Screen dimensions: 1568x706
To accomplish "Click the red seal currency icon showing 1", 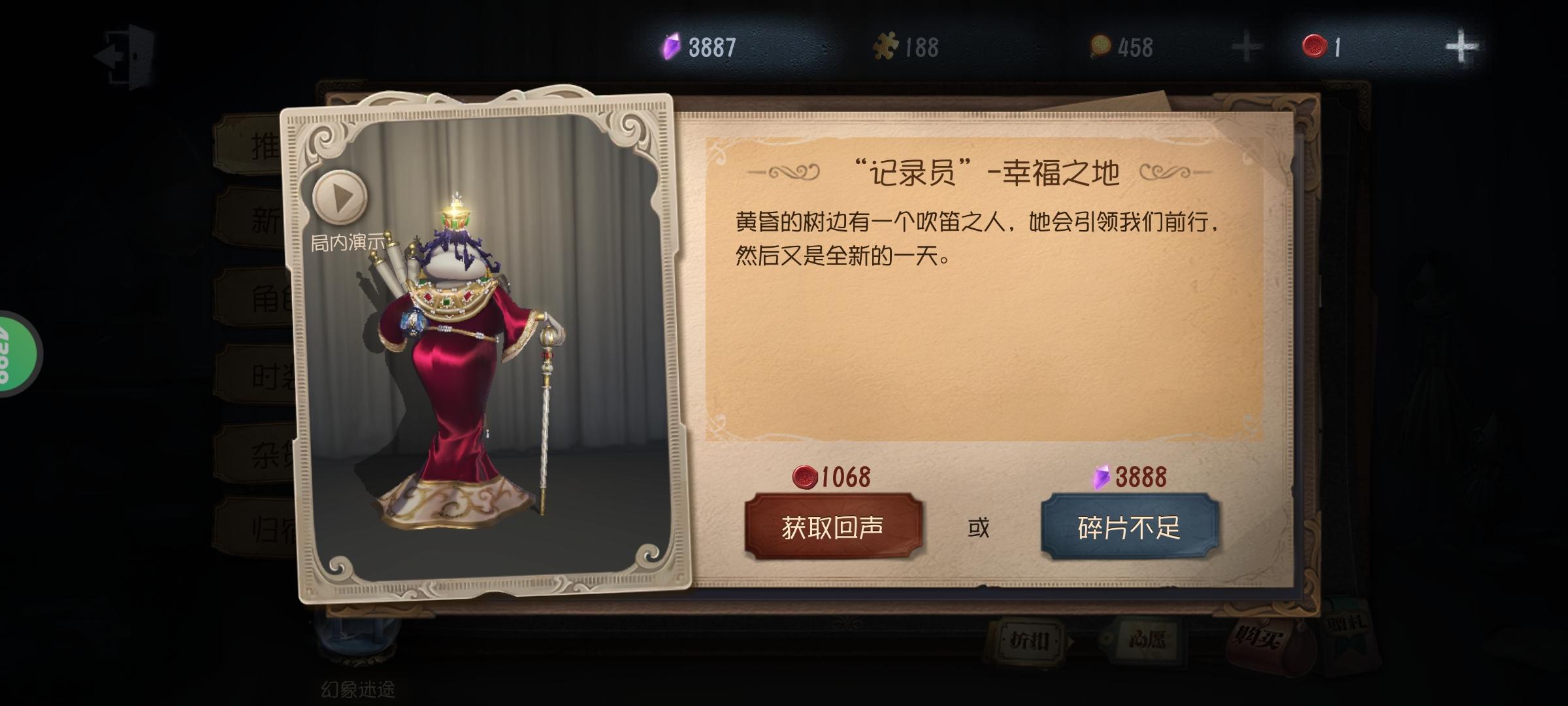I will pyautogui.click(x=1315, y=45).
